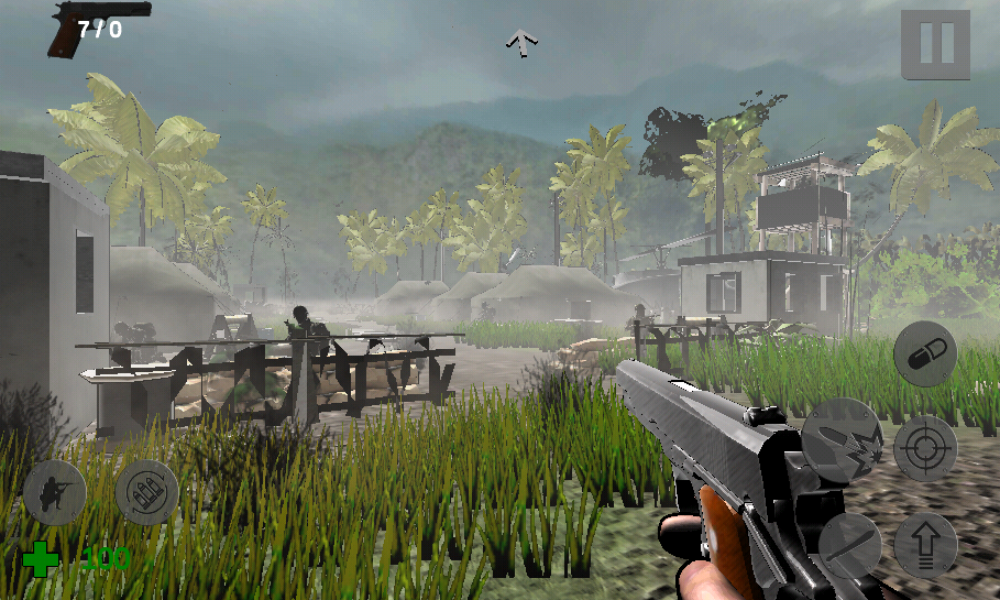The image size is (1000, 600).
Task: Pause the game with the pause button
Action: click(935, 44)
